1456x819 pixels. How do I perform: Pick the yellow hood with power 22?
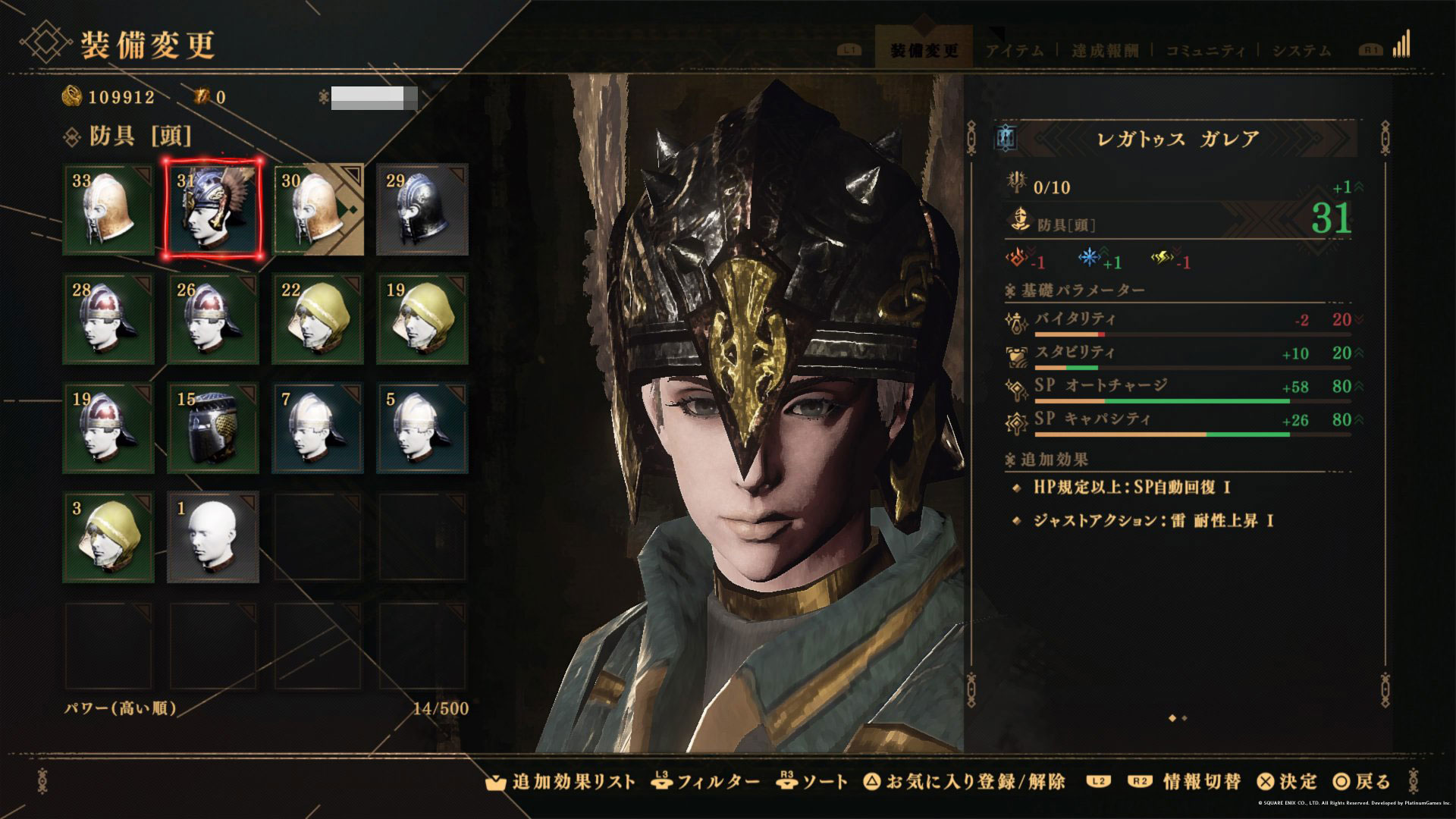[318, 318]
